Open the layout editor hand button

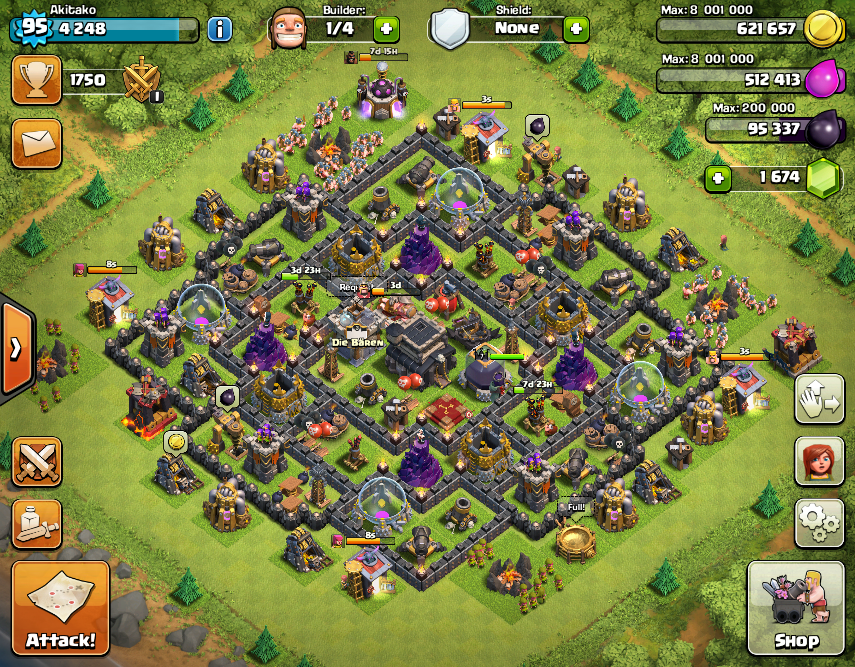818,400
